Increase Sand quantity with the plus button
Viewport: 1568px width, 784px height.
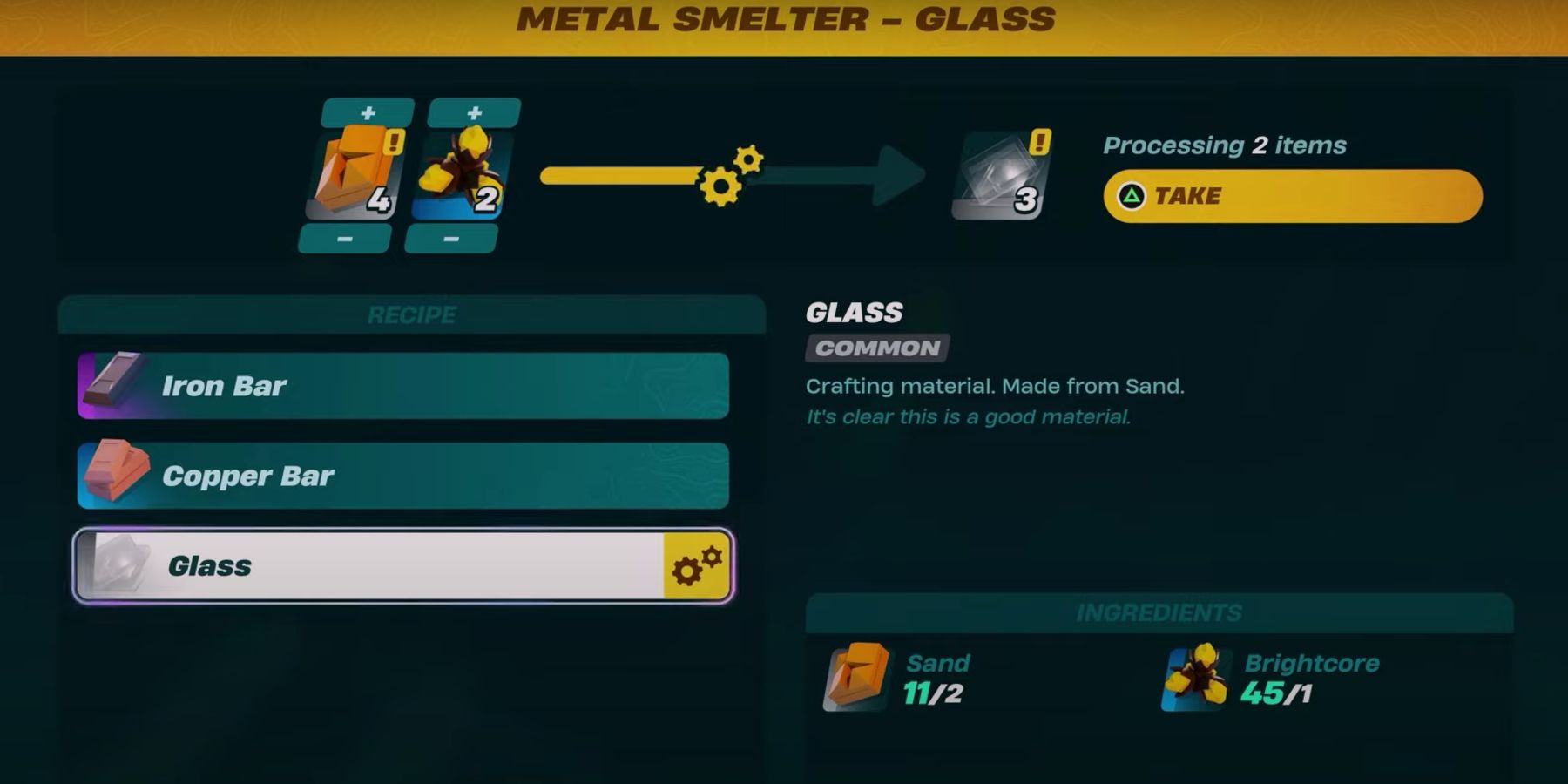click(368, 110)
